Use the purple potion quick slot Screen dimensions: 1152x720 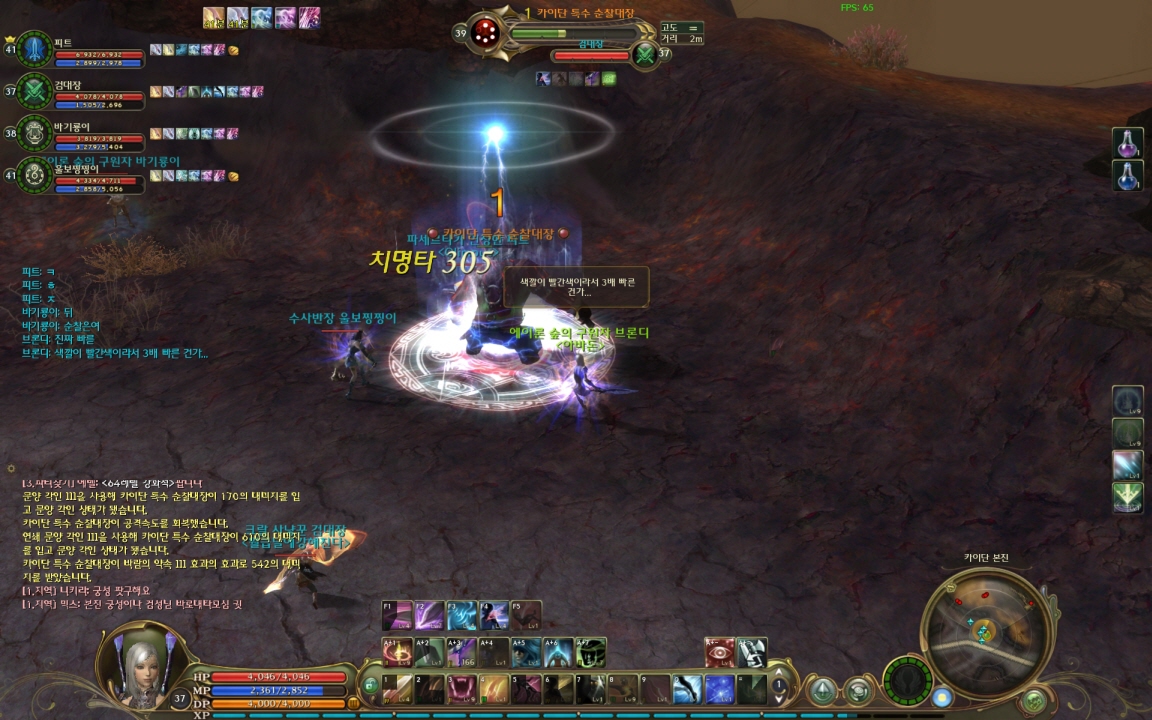tap(1128, 143)
